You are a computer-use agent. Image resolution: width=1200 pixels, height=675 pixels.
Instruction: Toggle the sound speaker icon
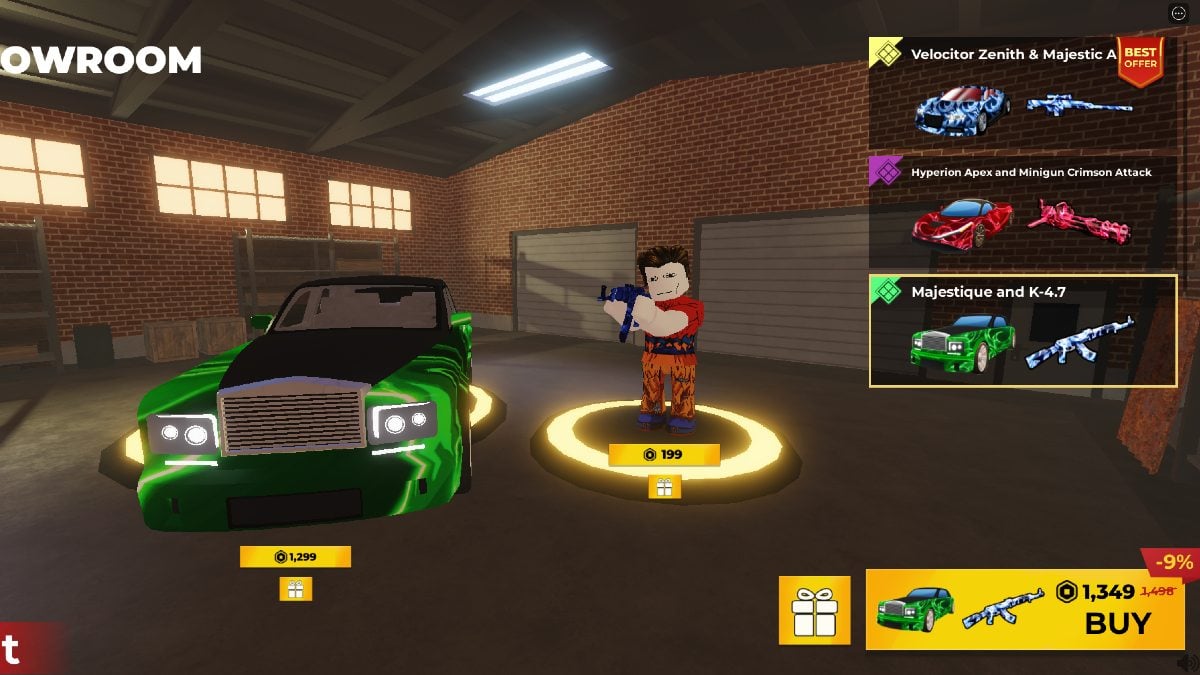1187,662
